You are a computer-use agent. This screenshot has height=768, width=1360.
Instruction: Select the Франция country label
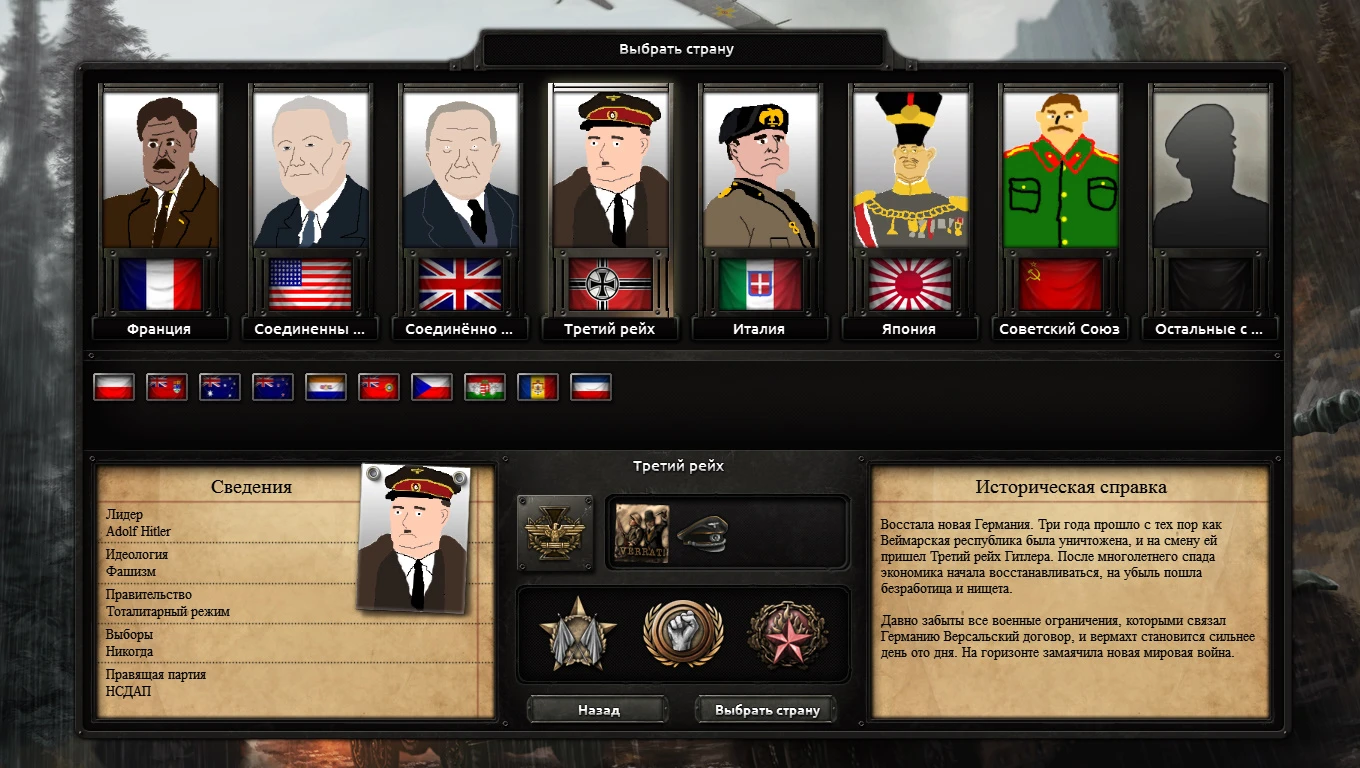[159, 328]
